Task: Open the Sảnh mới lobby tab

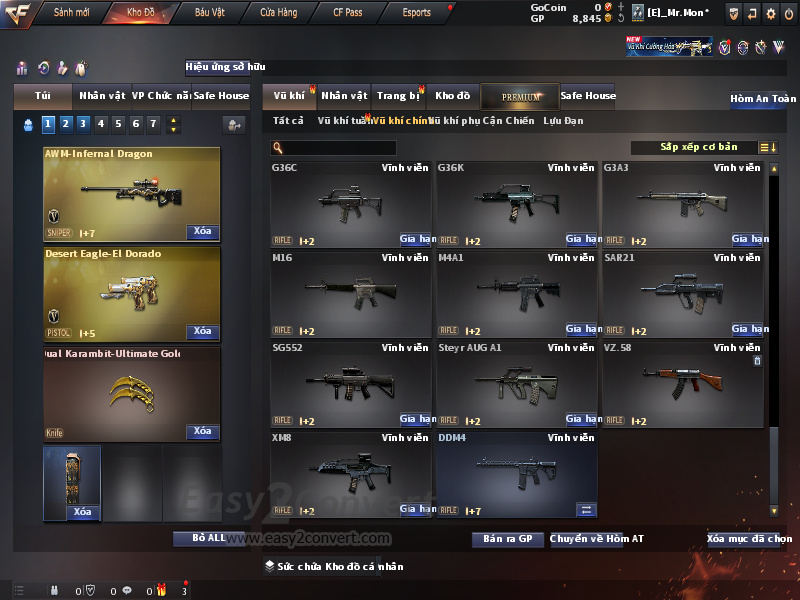Action: coord(71,12)
